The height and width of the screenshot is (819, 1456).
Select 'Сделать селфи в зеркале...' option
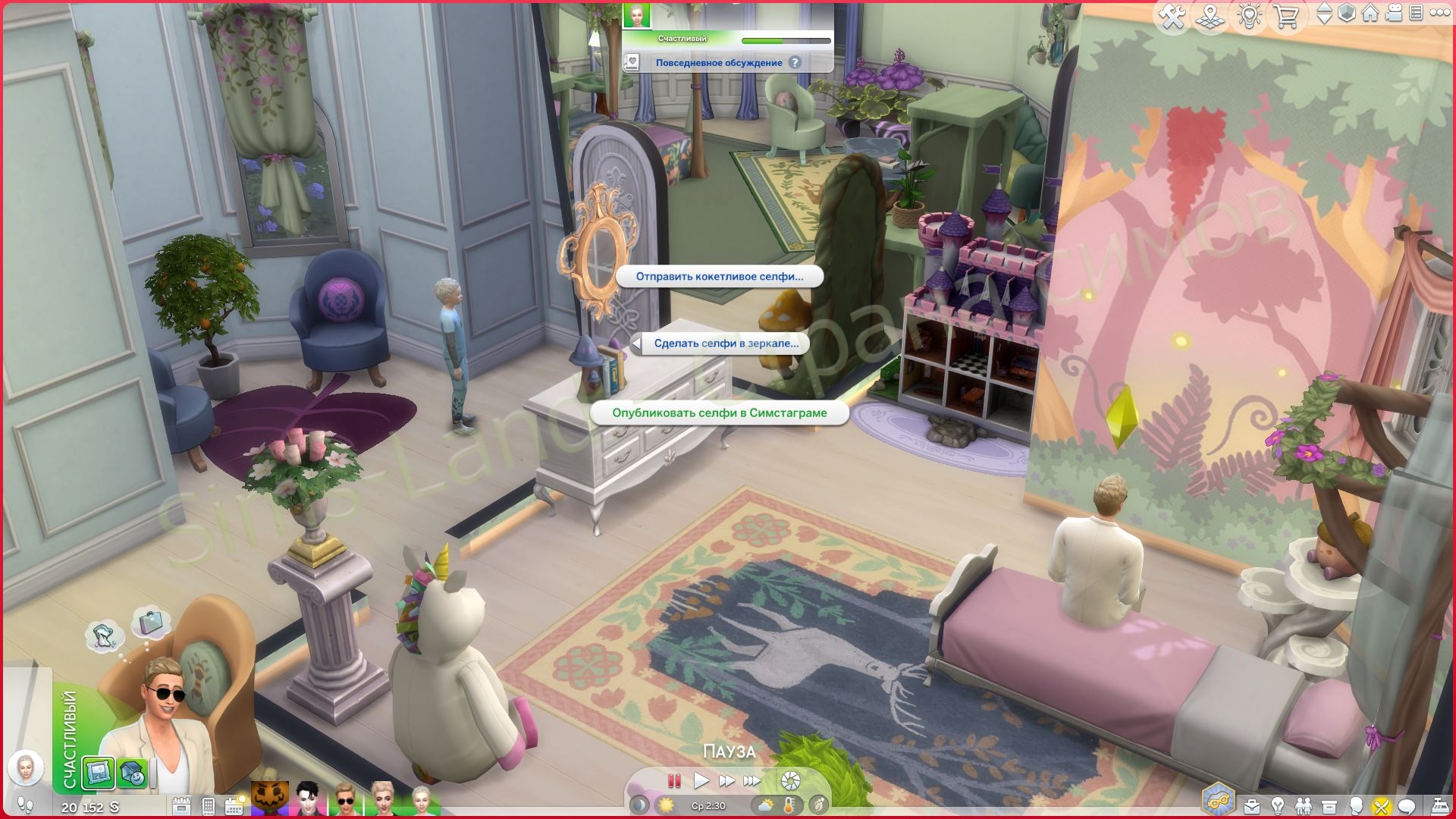pos(726,344)
